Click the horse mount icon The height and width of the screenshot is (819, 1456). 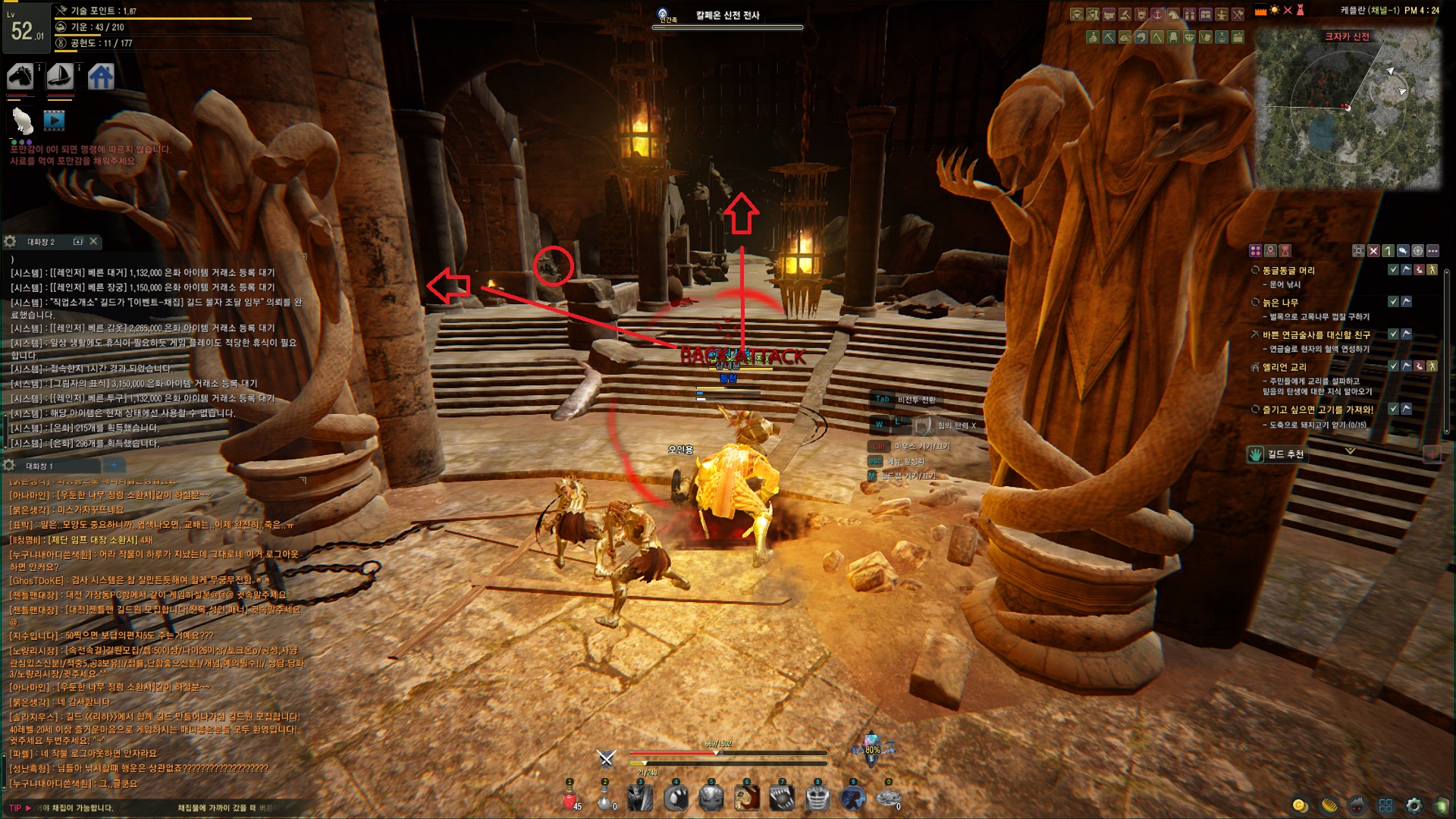click(x=20, y=76)
